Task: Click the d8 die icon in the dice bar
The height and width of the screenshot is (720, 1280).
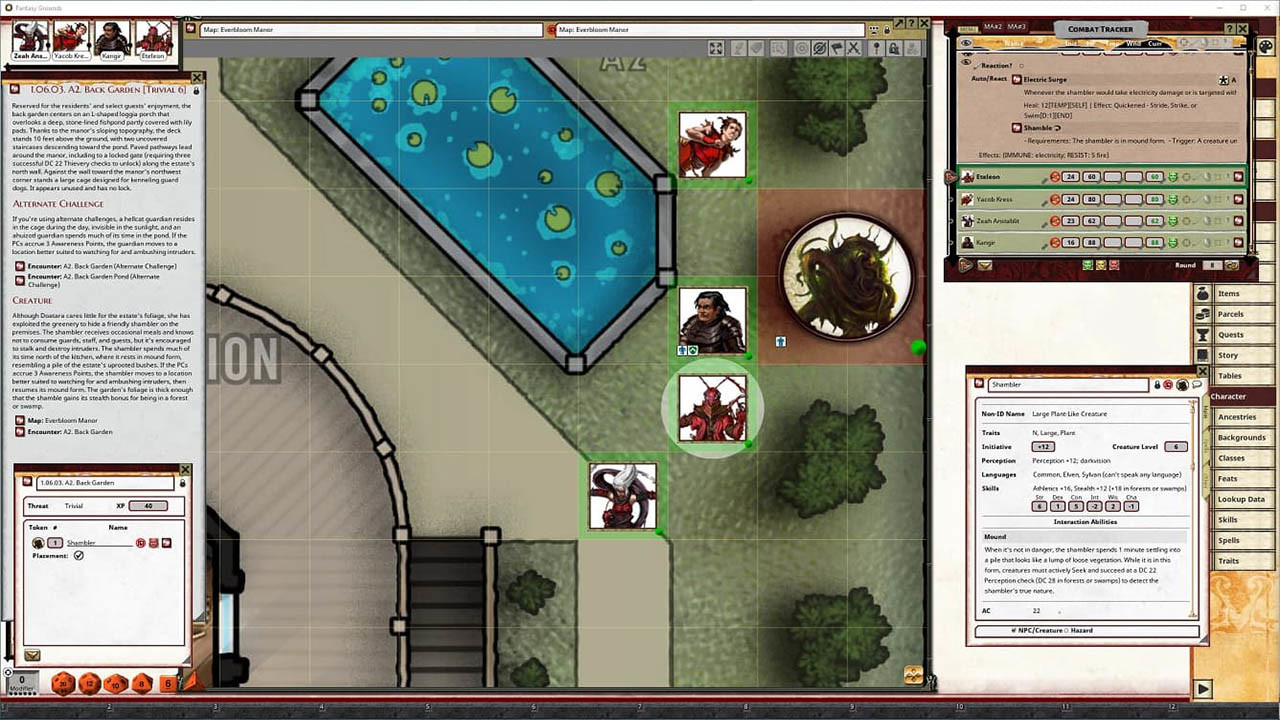Action: pyautogui.click(x=139, y=684)
